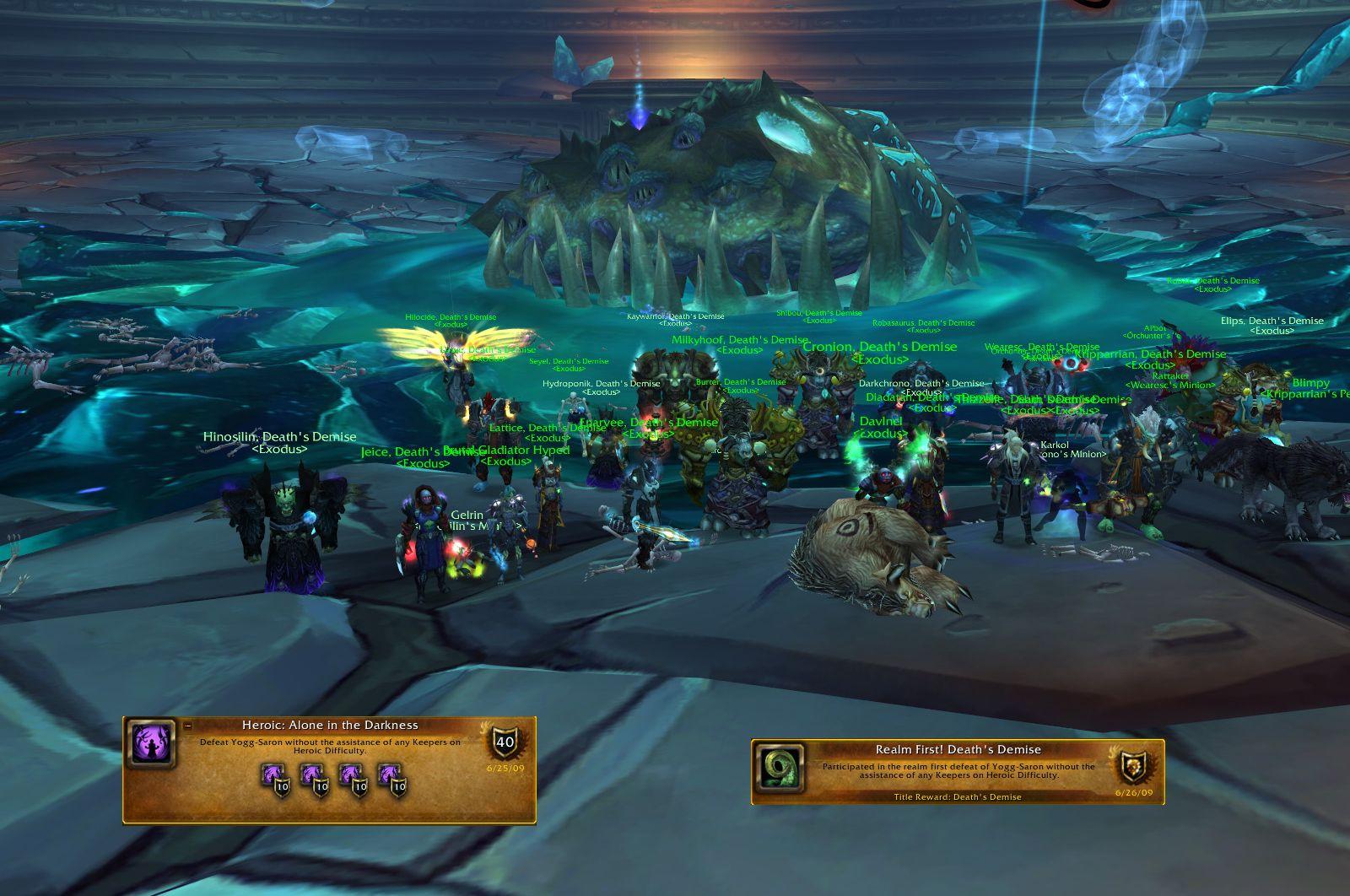This screenshot has height=896, width=1350.
Task: Click the 40 points achievement shield
Action: 504,743
